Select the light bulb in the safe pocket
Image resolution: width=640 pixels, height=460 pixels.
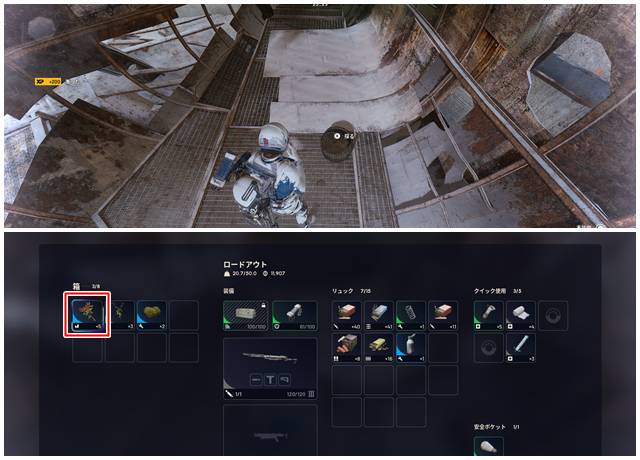coord(489,445)
